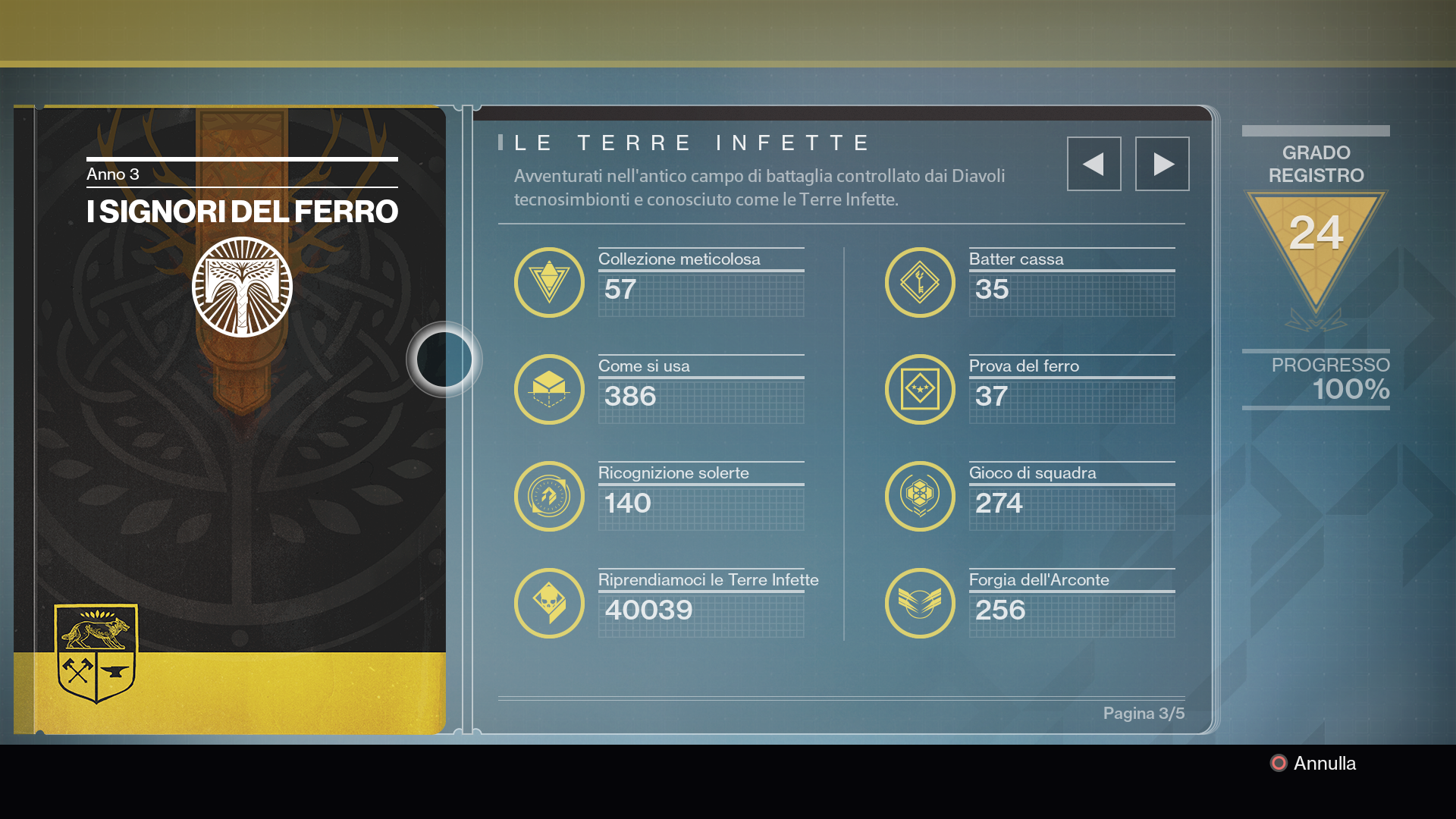Select the Batter cassa record icon
Viewport: 1456px width, 819px height.
point(920,282)
